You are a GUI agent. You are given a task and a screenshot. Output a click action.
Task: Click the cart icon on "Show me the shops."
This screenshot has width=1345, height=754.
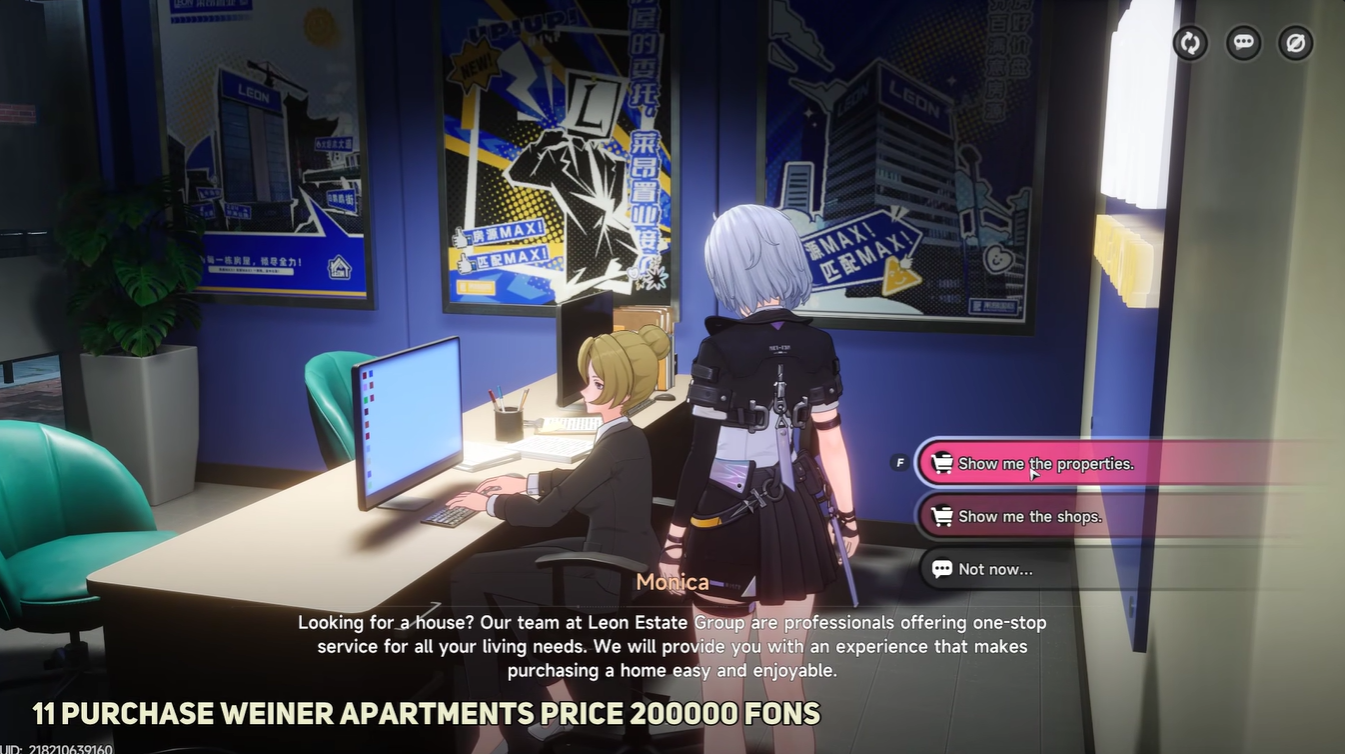click(941, 516)
